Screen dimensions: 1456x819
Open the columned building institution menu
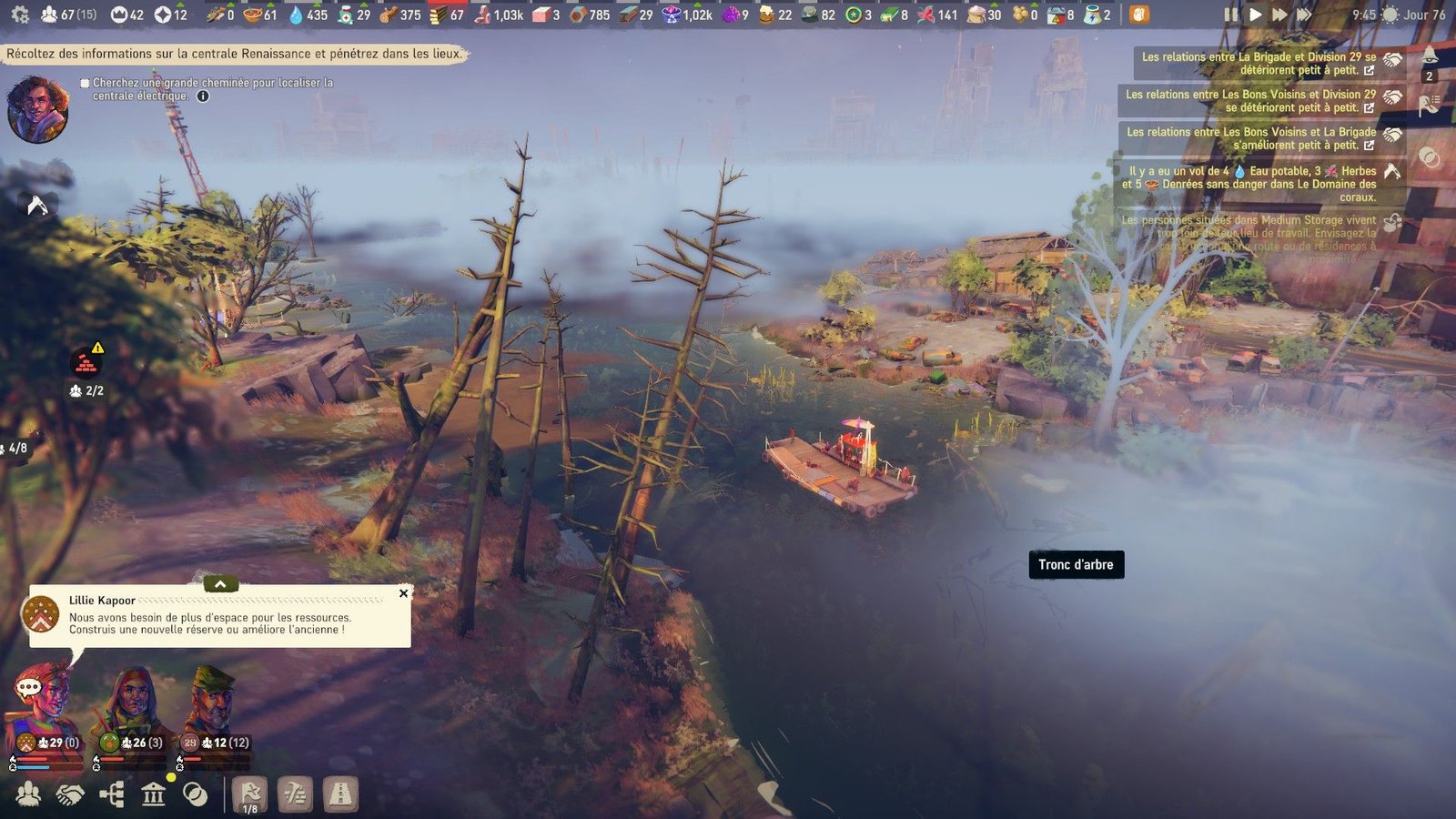click(154, 794)
